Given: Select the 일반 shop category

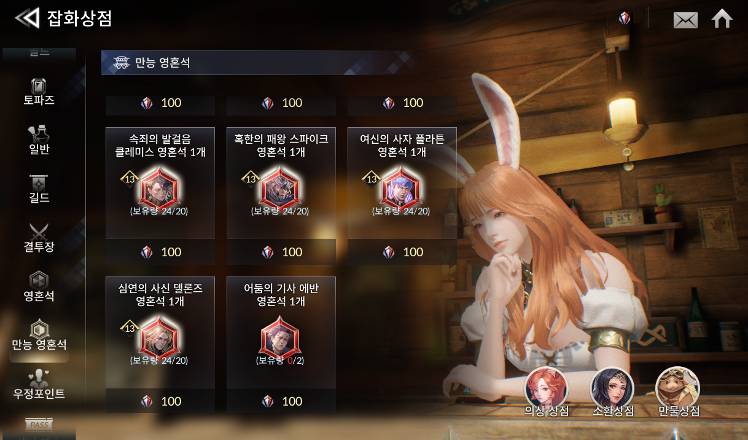Looking at the screenshot, I should [39, 140].
